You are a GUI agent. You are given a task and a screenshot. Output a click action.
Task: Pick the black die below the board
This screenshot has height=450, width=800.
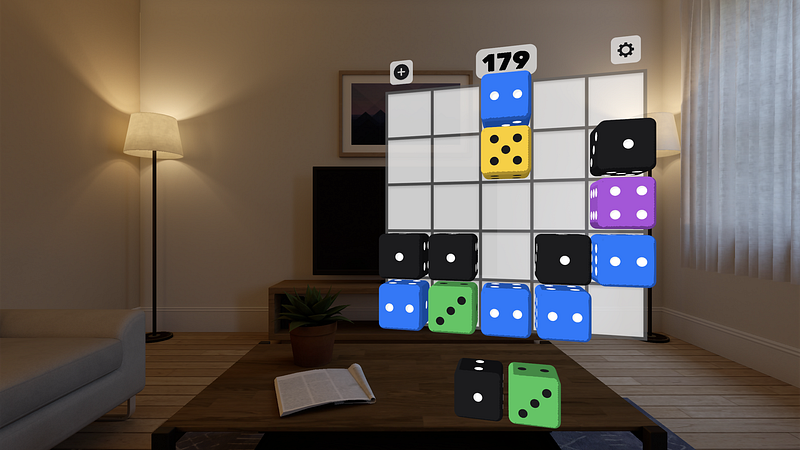(x=479, y=389)
